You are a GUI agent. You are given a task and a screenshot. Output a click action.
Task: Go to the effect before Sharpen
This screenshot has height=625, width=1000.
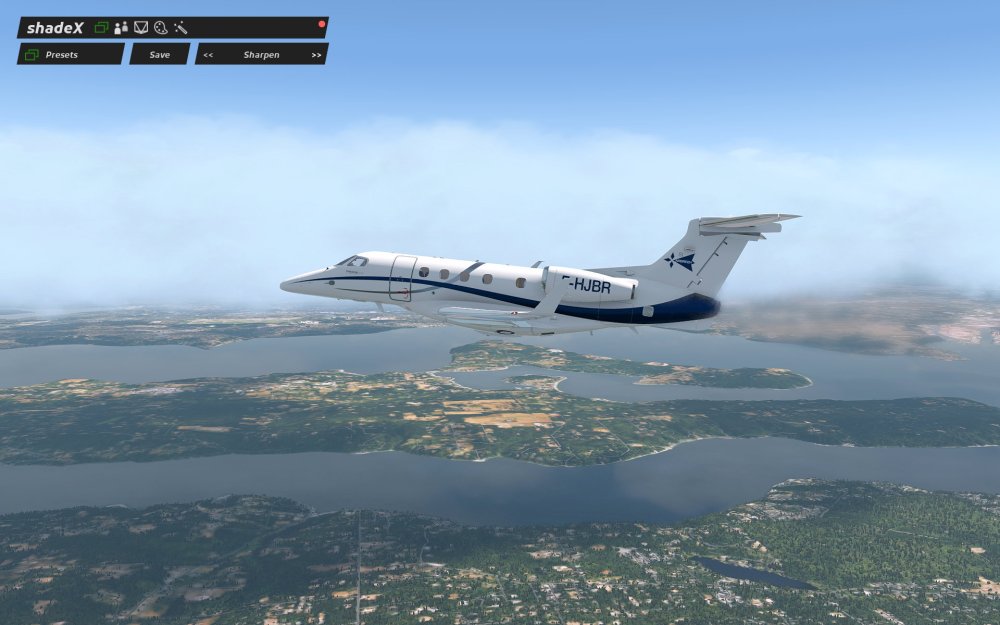point(208,55)
